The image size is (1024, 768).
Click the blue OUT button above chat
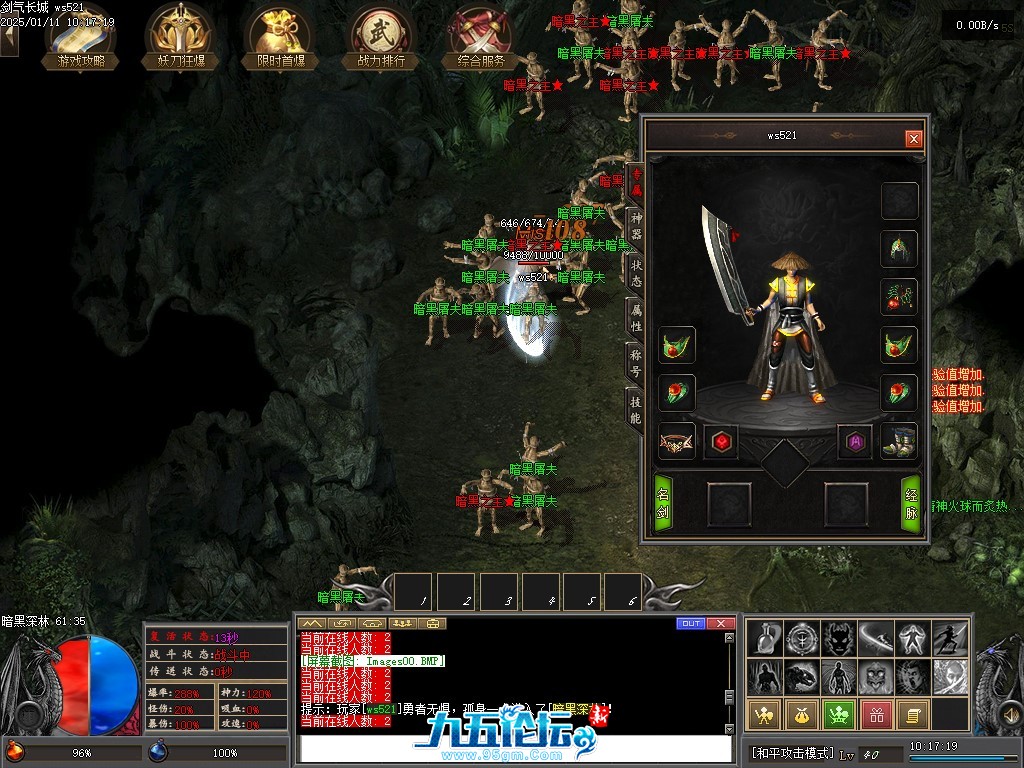(x=690, y=624)
